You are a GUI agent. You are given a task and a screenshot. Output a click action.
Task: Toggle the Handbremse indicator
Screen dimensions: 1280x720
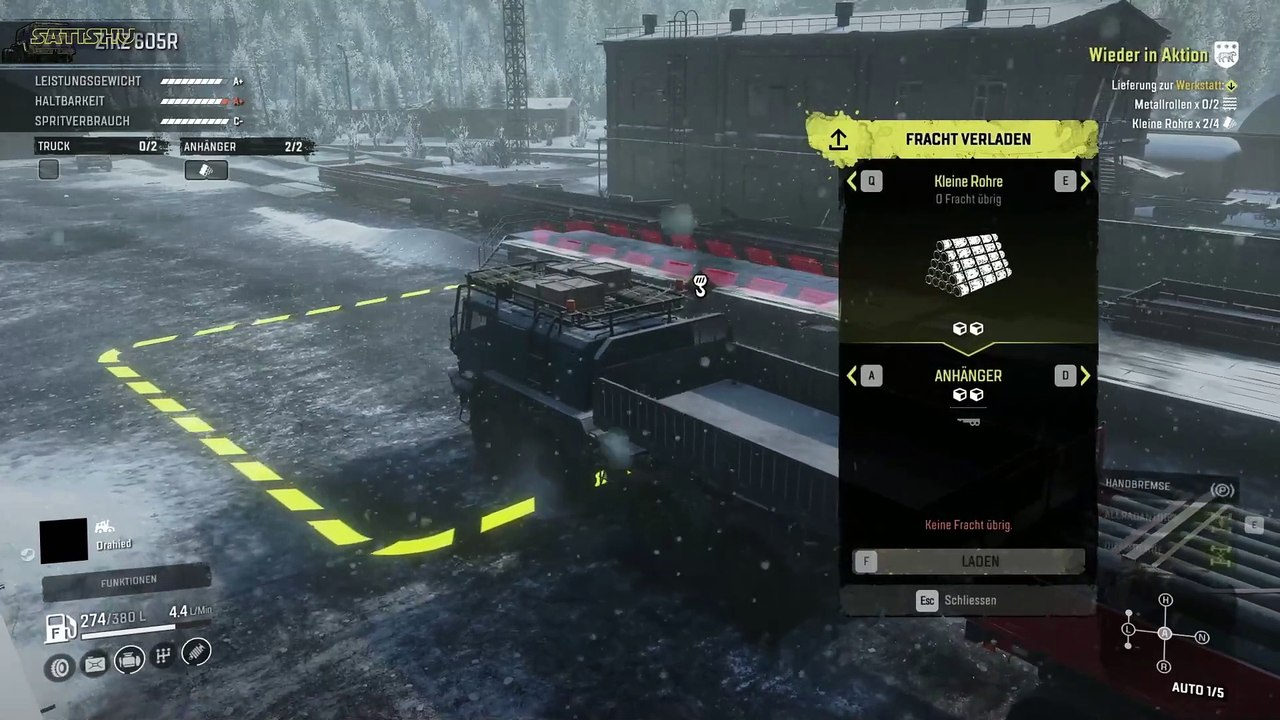(1221, 489)
